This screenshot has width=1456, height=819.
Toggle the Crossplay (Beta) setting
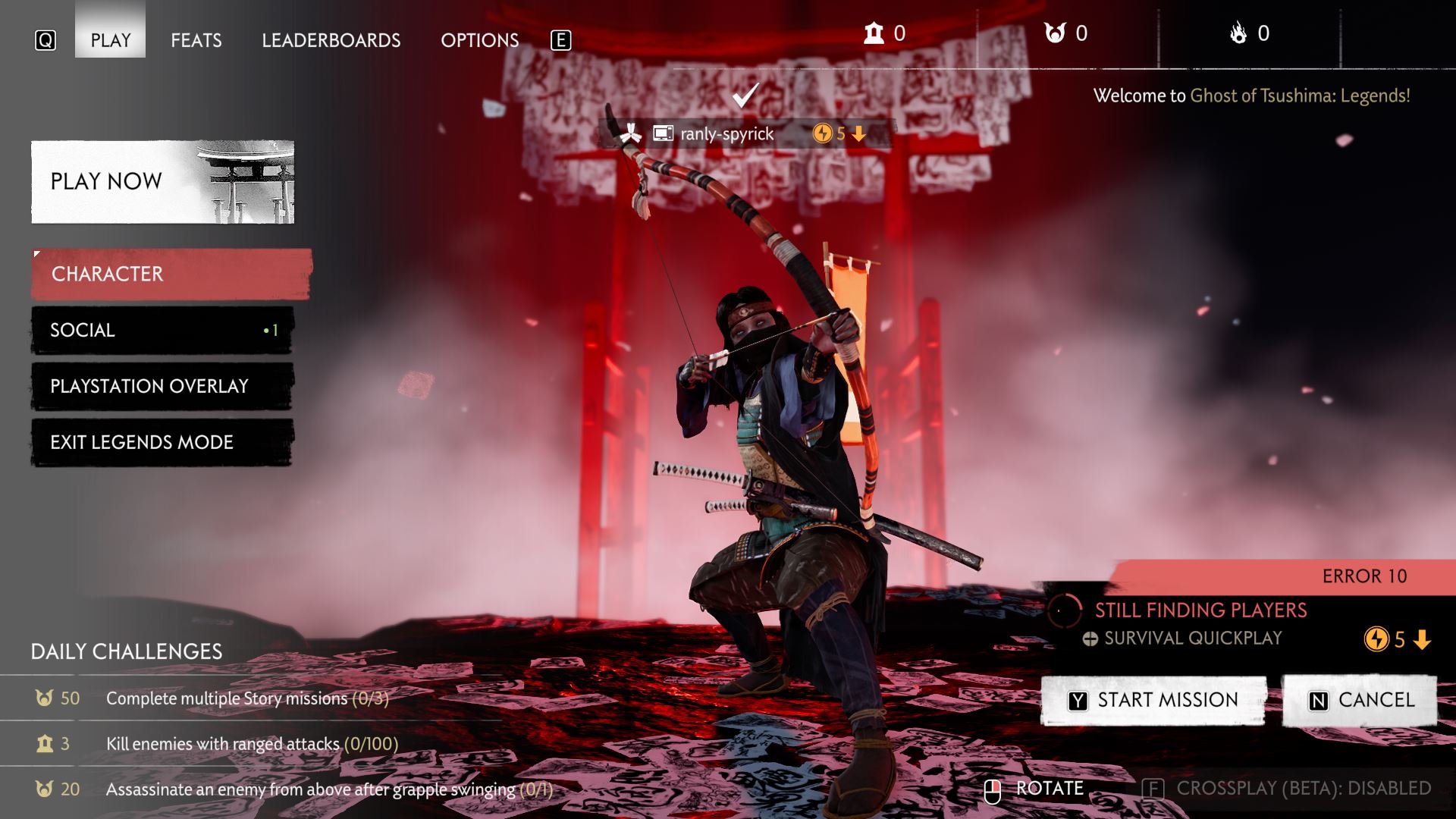tap(1287, 789)
